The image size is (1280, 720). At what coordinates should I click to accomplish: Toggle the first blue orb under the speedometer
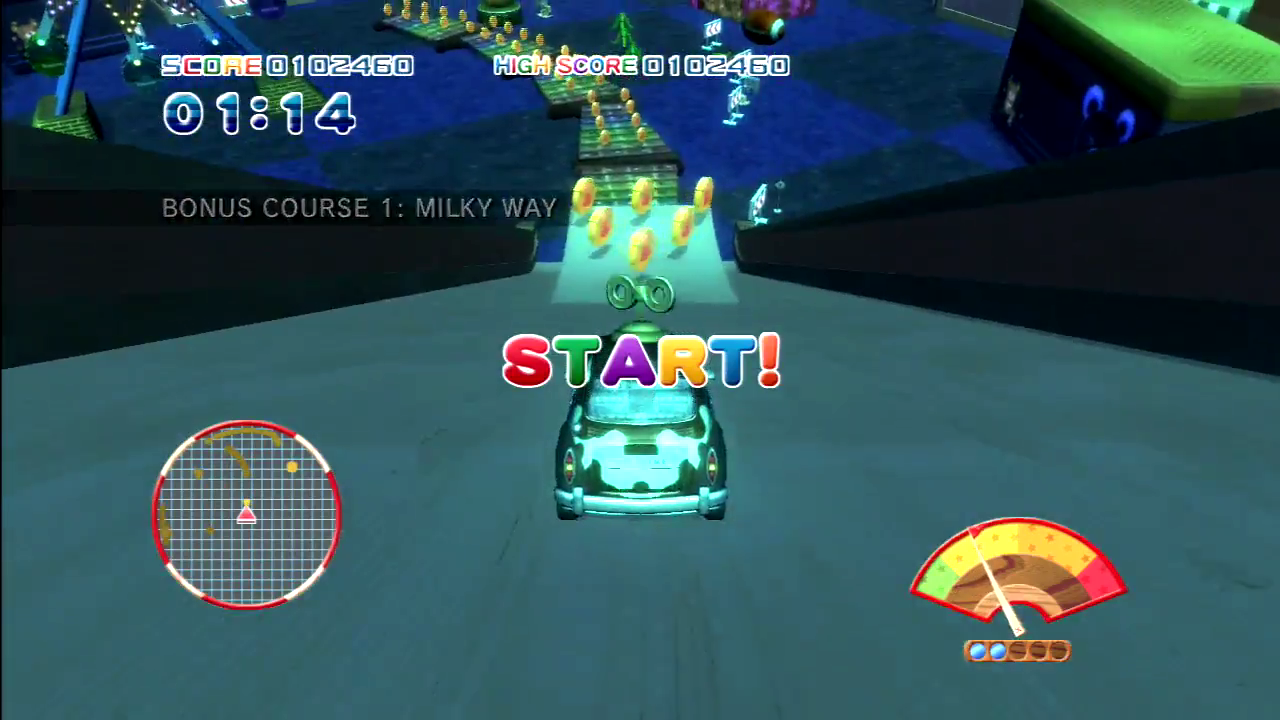[x=979, y=650]
